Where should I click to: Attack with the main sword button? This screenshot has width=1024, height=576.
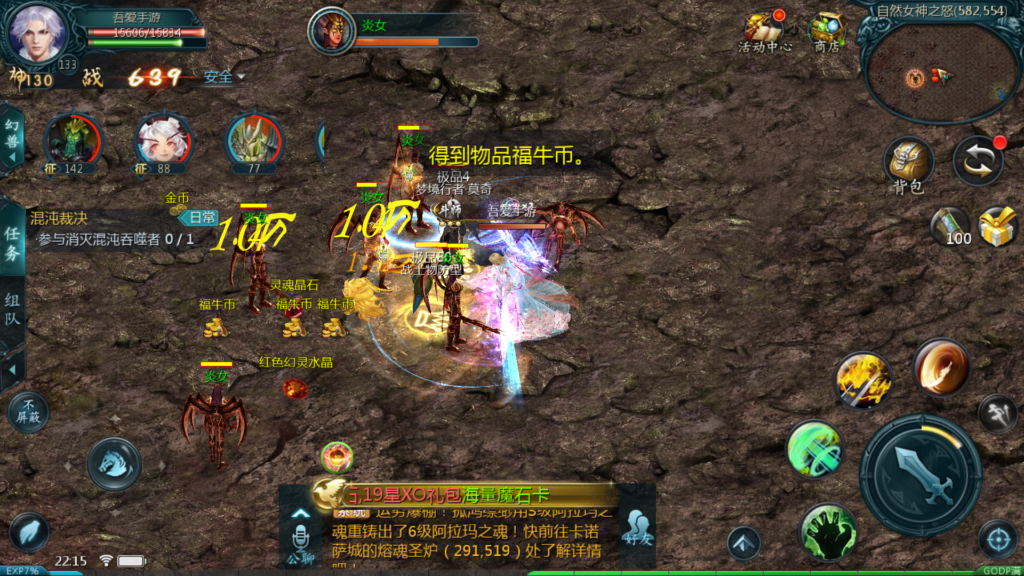pyautogui.click(x=920, y=474)
